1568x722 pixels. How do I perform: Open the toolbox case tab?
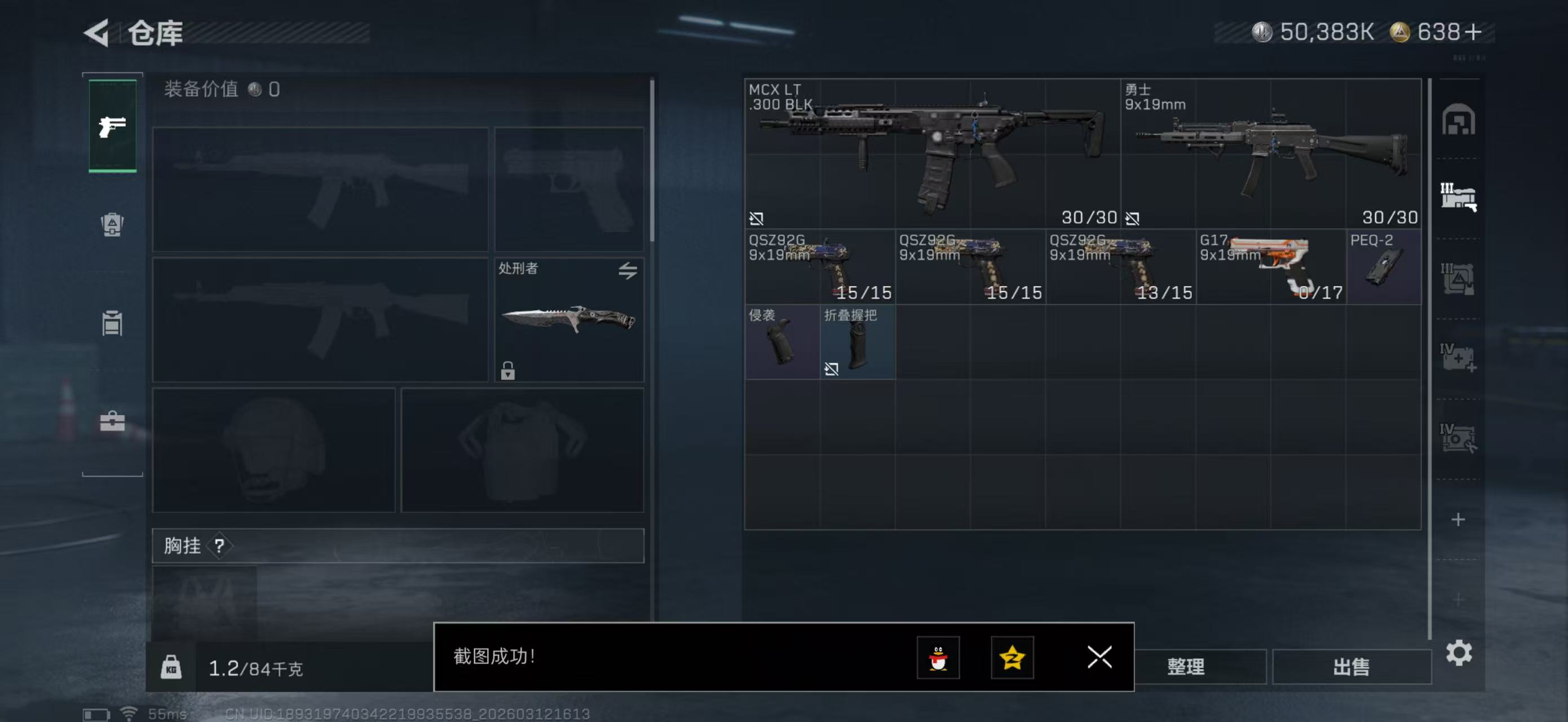(112, 421)
